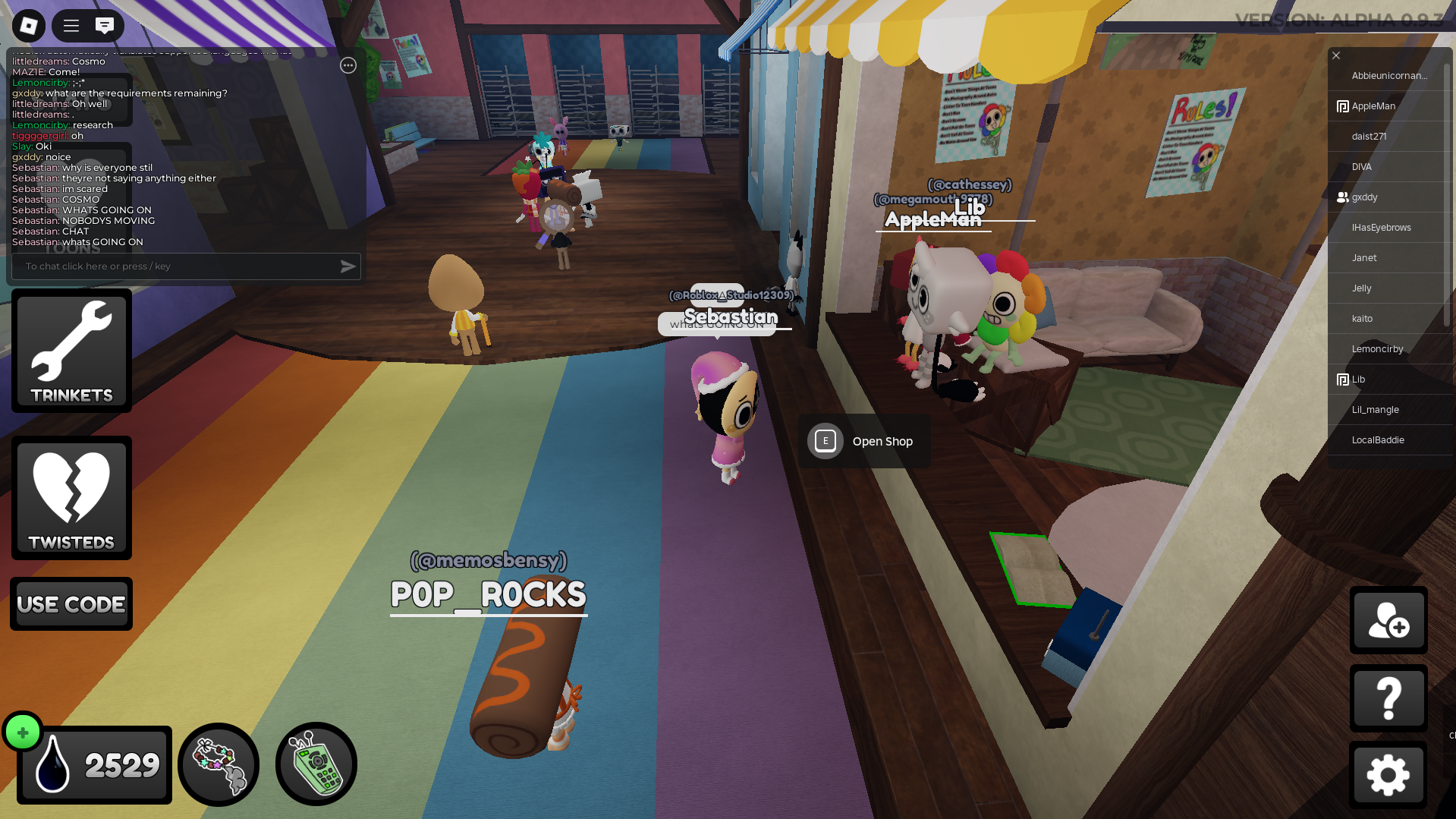
Task: Send the chat message arrow
Action: coord(347,266)
